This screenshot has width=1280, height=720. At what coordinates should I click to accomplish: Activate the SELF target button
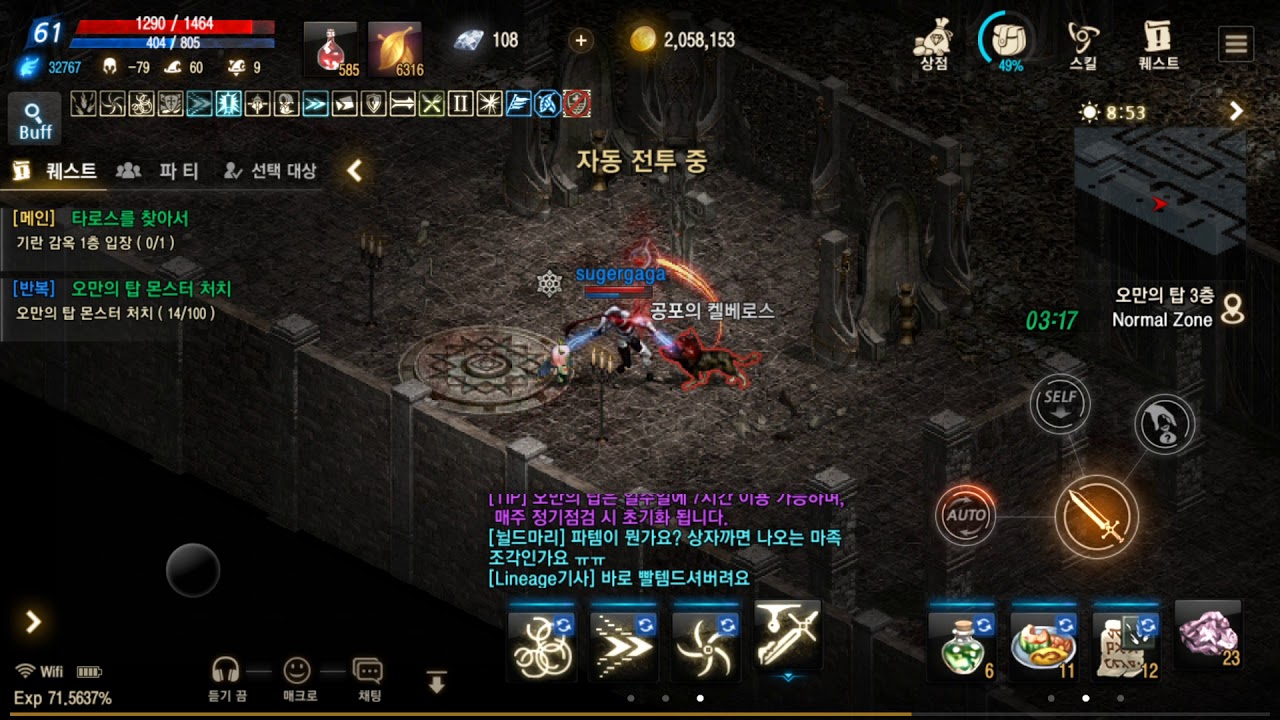pos(1060,403)
